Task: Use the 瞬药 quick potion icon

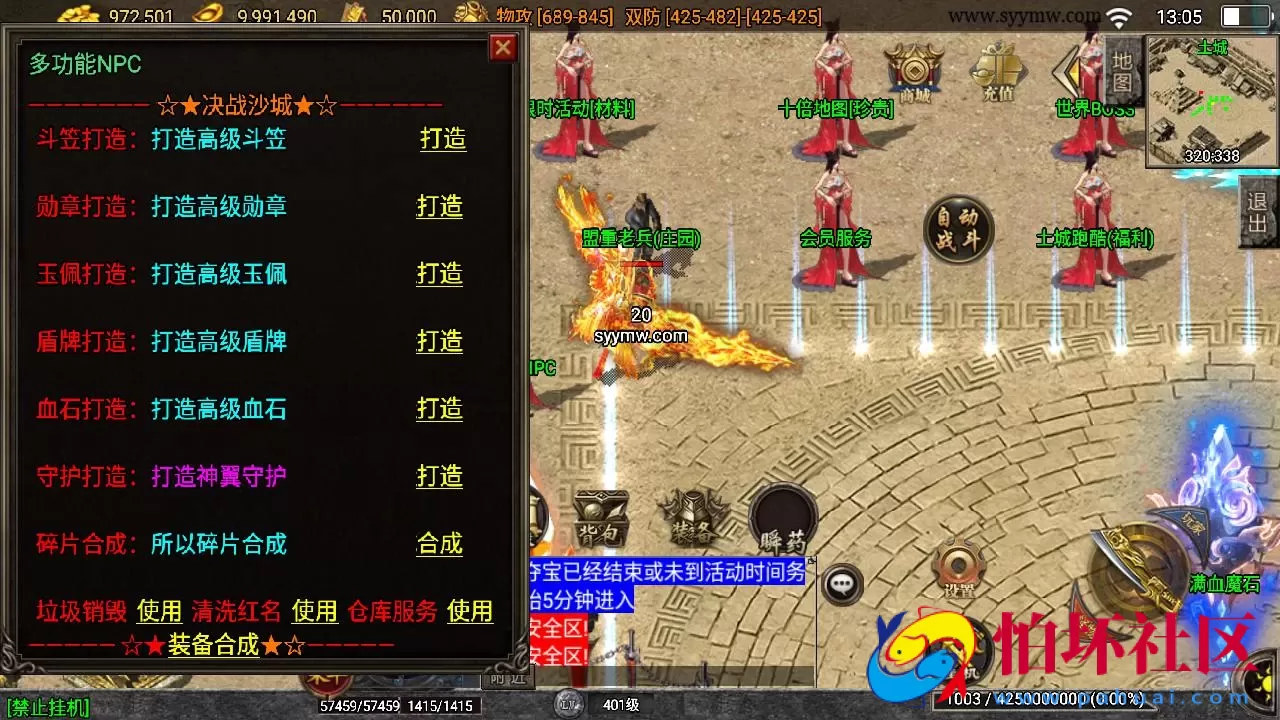Action: tap(784, 517)
